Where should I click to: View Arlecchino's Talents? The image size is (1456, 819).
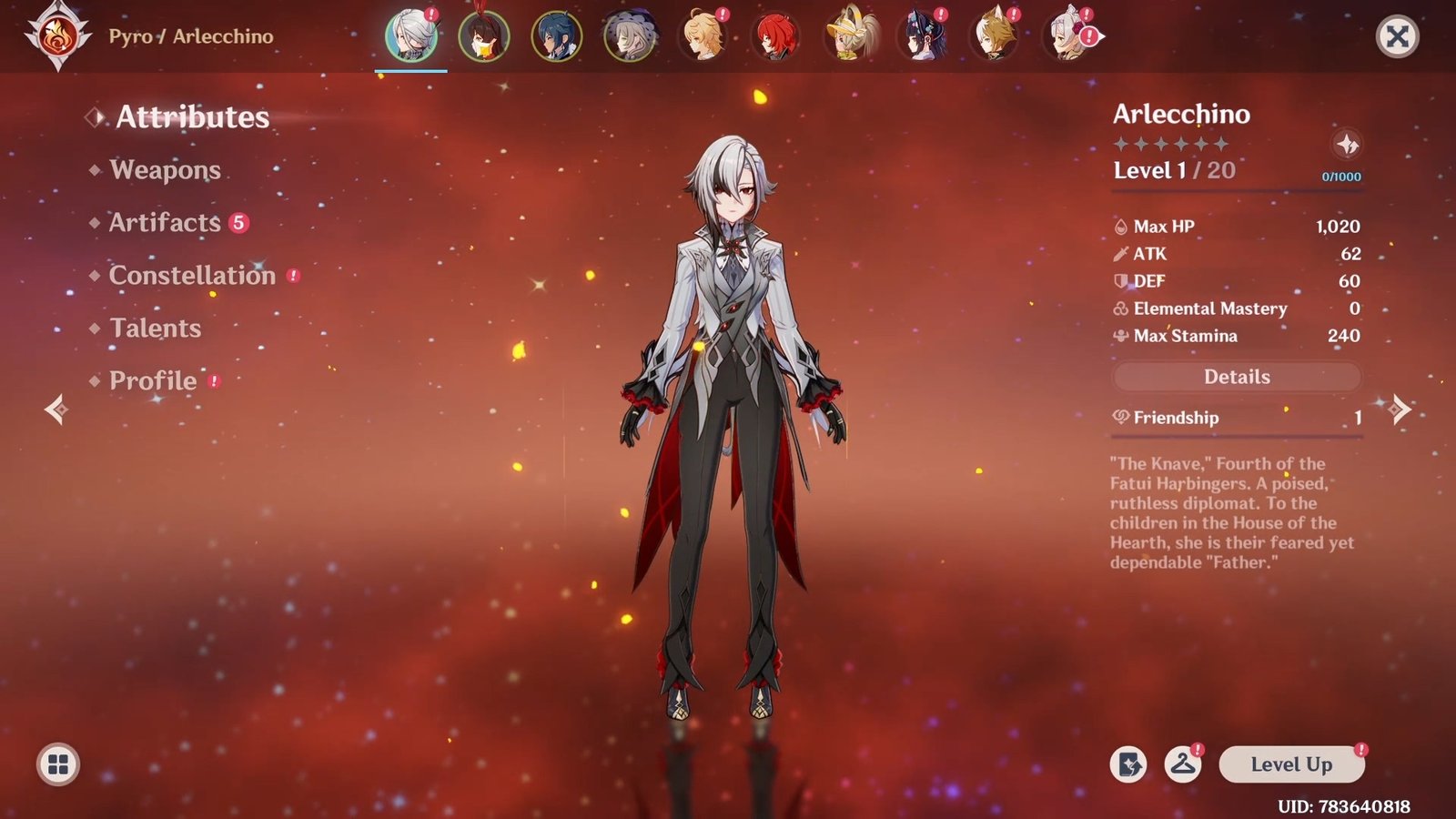click(155, 329)
